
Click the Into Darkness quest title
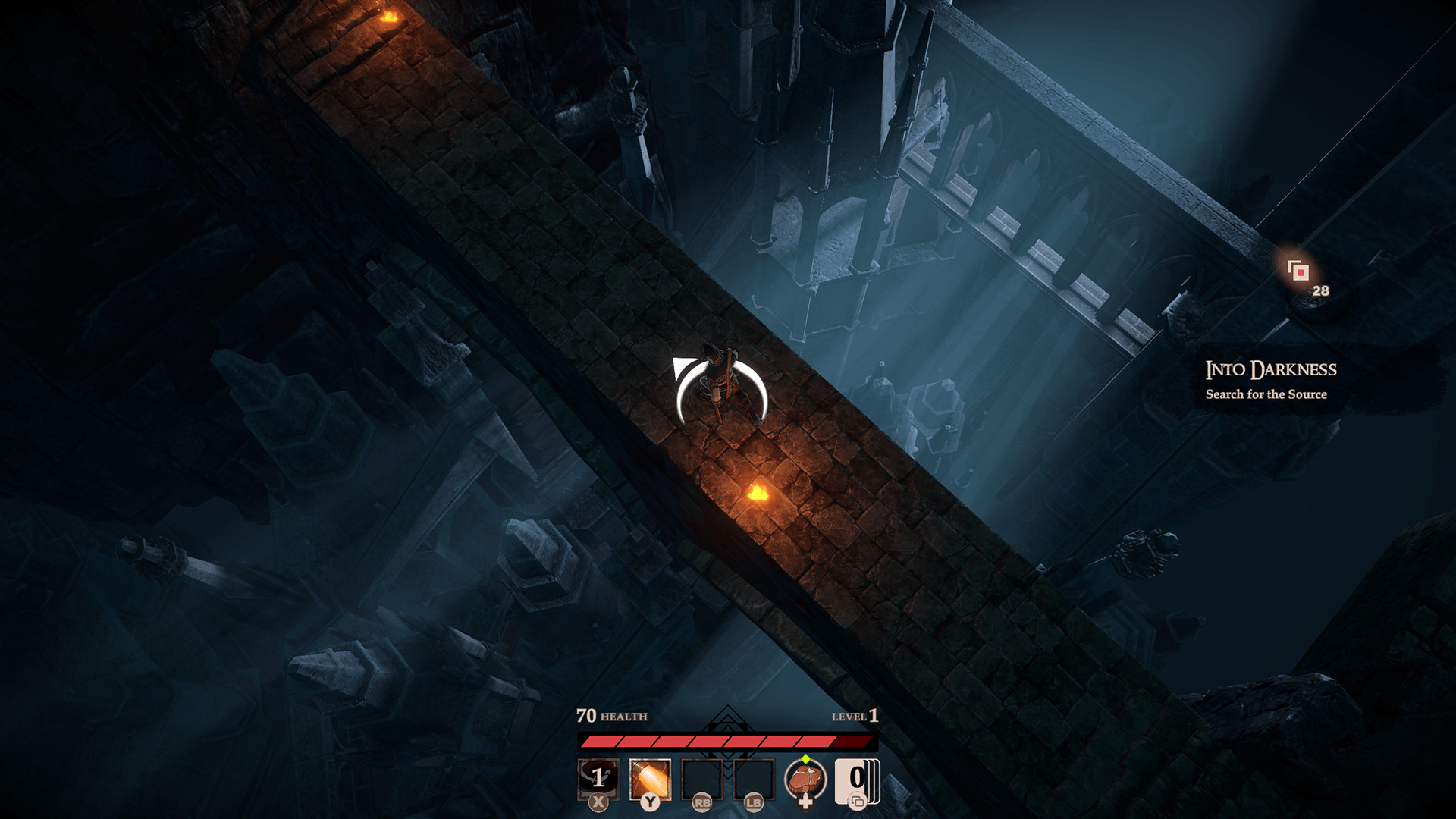tap(1272, 369)
